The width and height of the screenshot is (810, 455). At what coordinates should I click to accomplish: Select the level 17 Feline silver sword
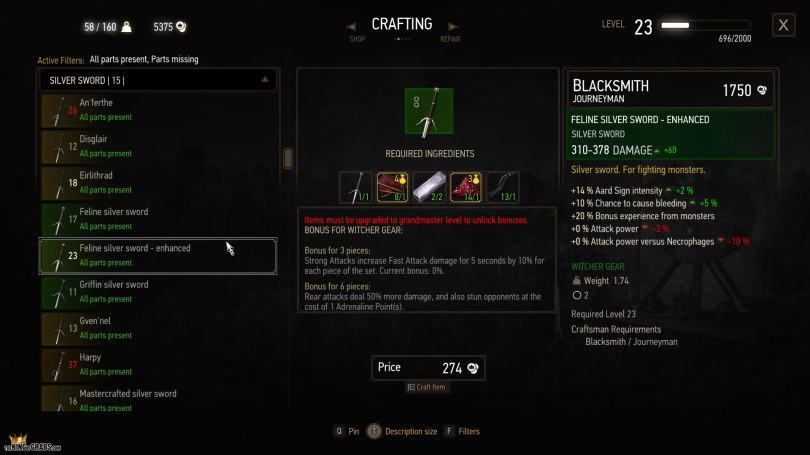[158, 219]
